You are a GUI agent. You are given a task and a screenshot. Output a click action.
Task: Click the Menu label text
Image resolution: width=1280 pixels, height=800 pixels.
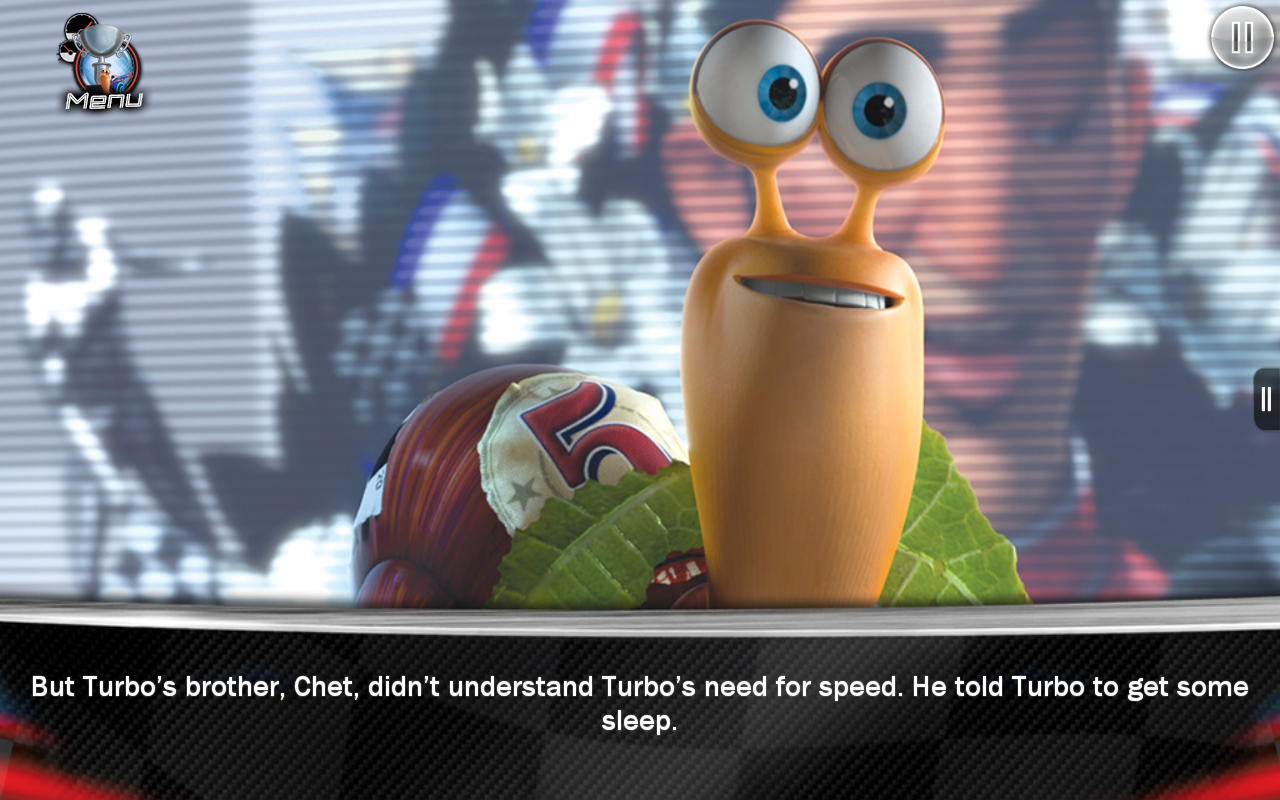coord(104,100)
